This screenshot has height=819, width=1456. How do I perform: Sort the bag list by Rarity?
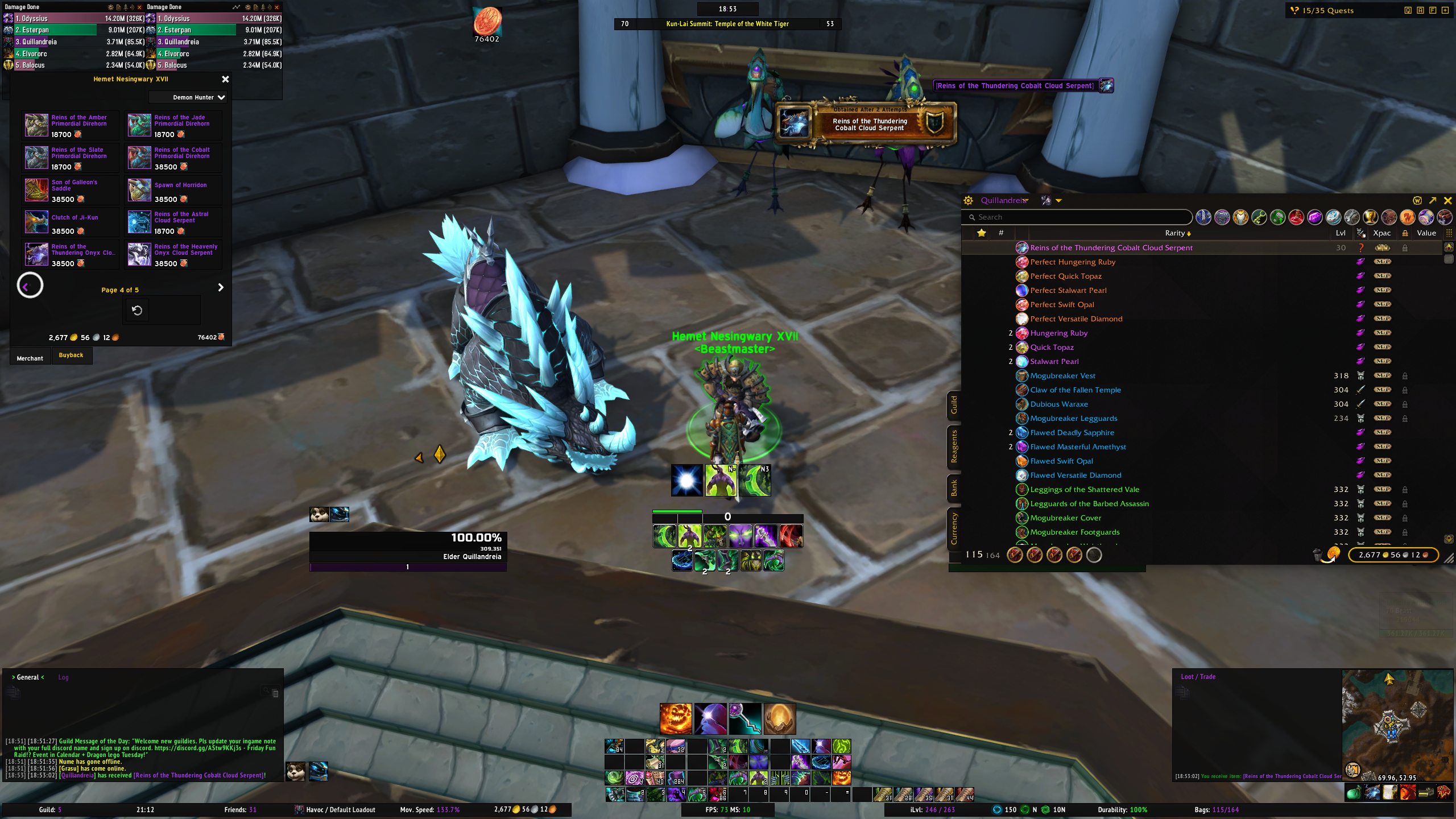click(x=1177, y=233)
